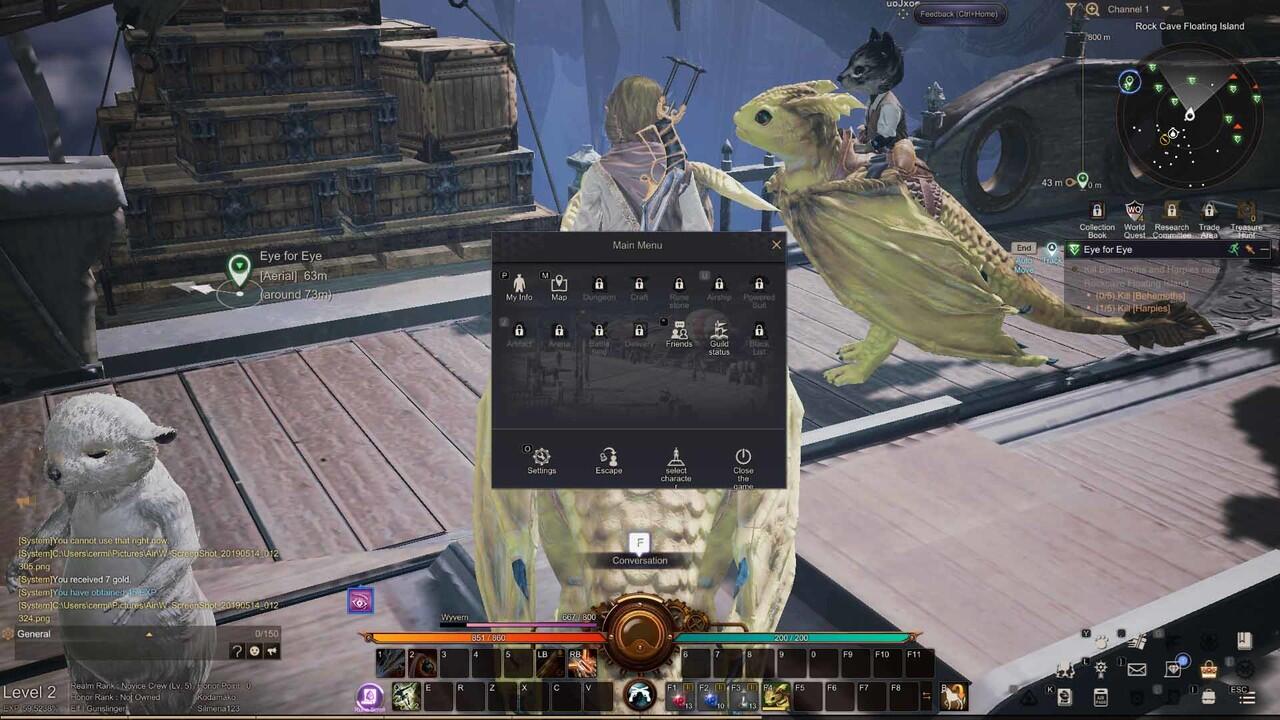1280x720 pixels.
Task: Open the Settings gear option
Action: pyautogui.click(x=542, y=460)
